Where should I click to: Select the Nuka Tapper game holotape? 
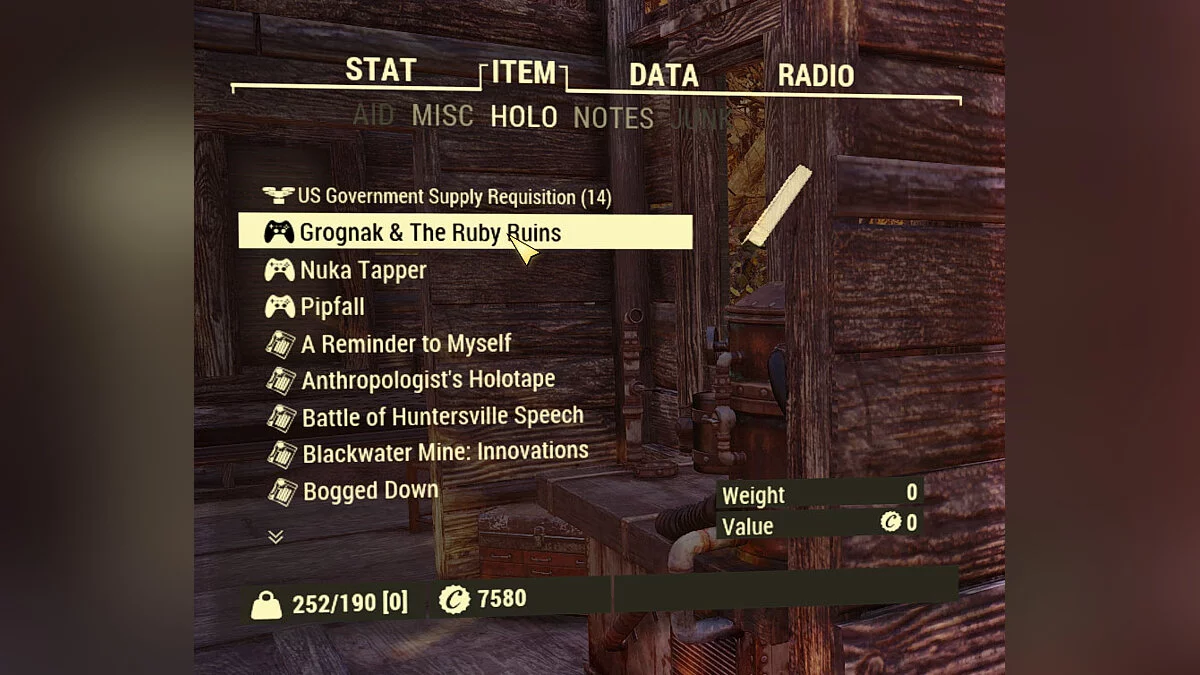pyautogui.click(x=363, y=270)
